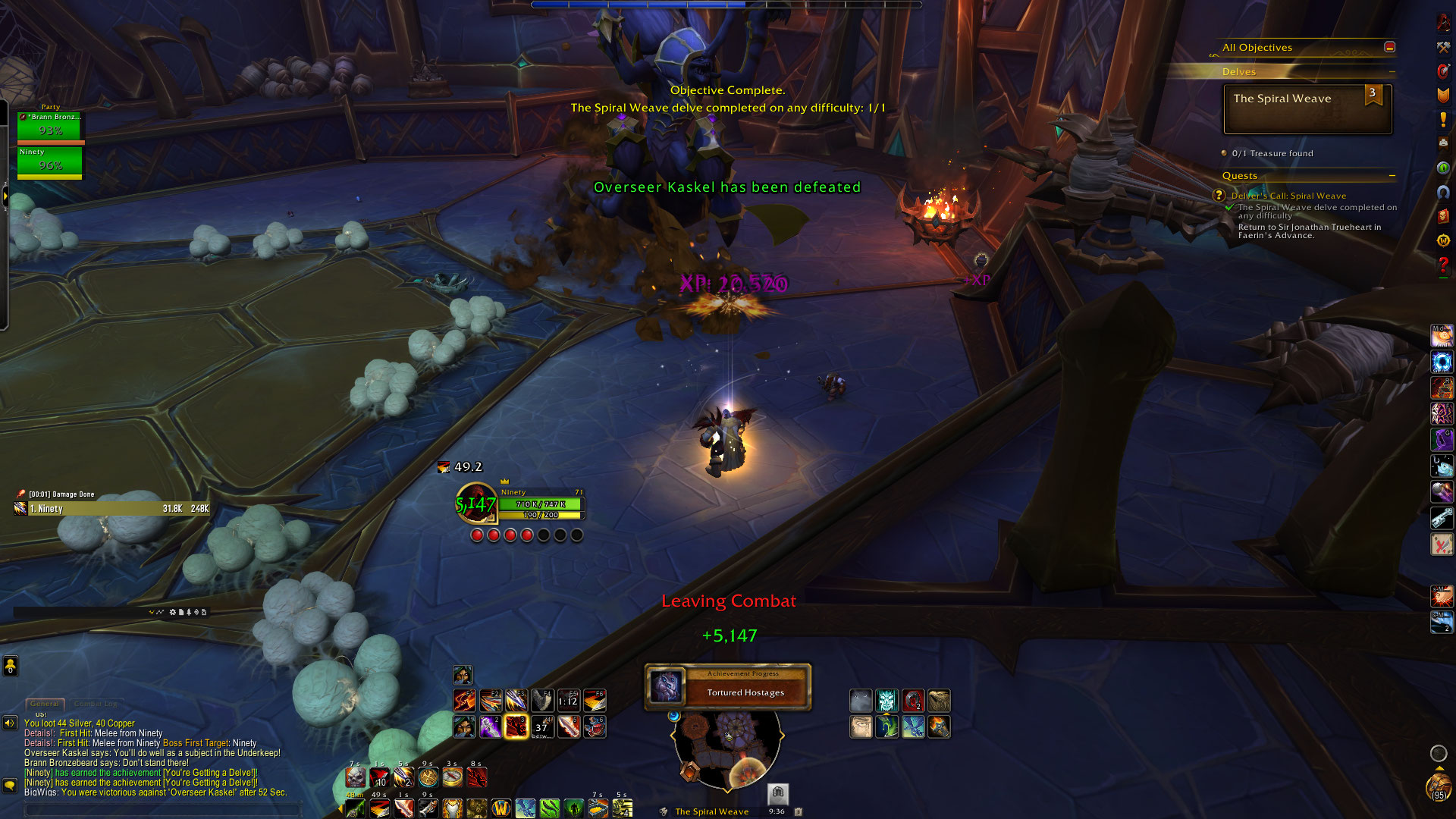Viewport: 1456px width, 819px height.
Task: Collapse the All Objectives tracker
Action: (x=1389, y=47)
